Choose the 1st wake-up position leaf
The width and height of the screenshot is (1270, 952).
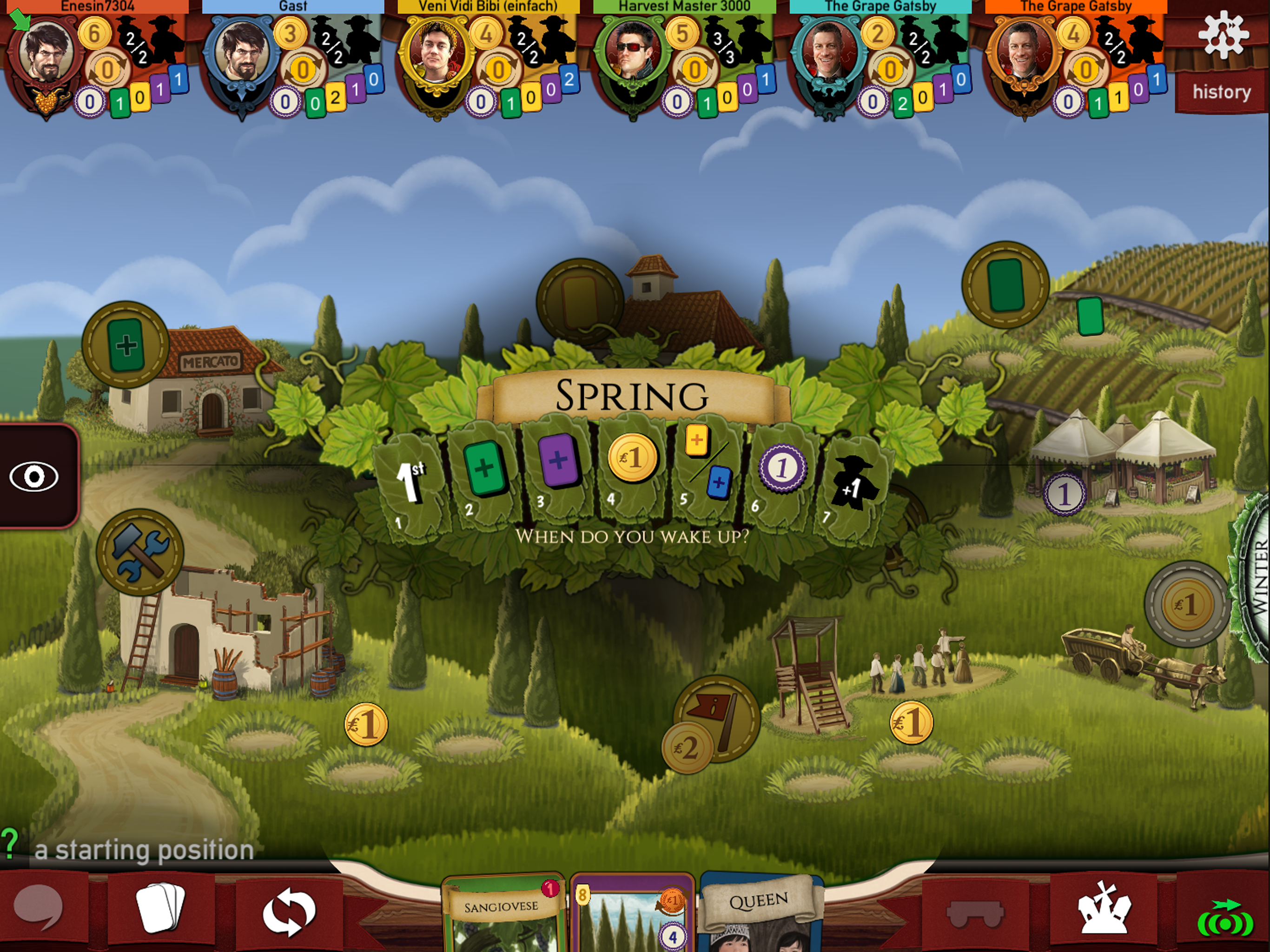(x=409, y=485)
